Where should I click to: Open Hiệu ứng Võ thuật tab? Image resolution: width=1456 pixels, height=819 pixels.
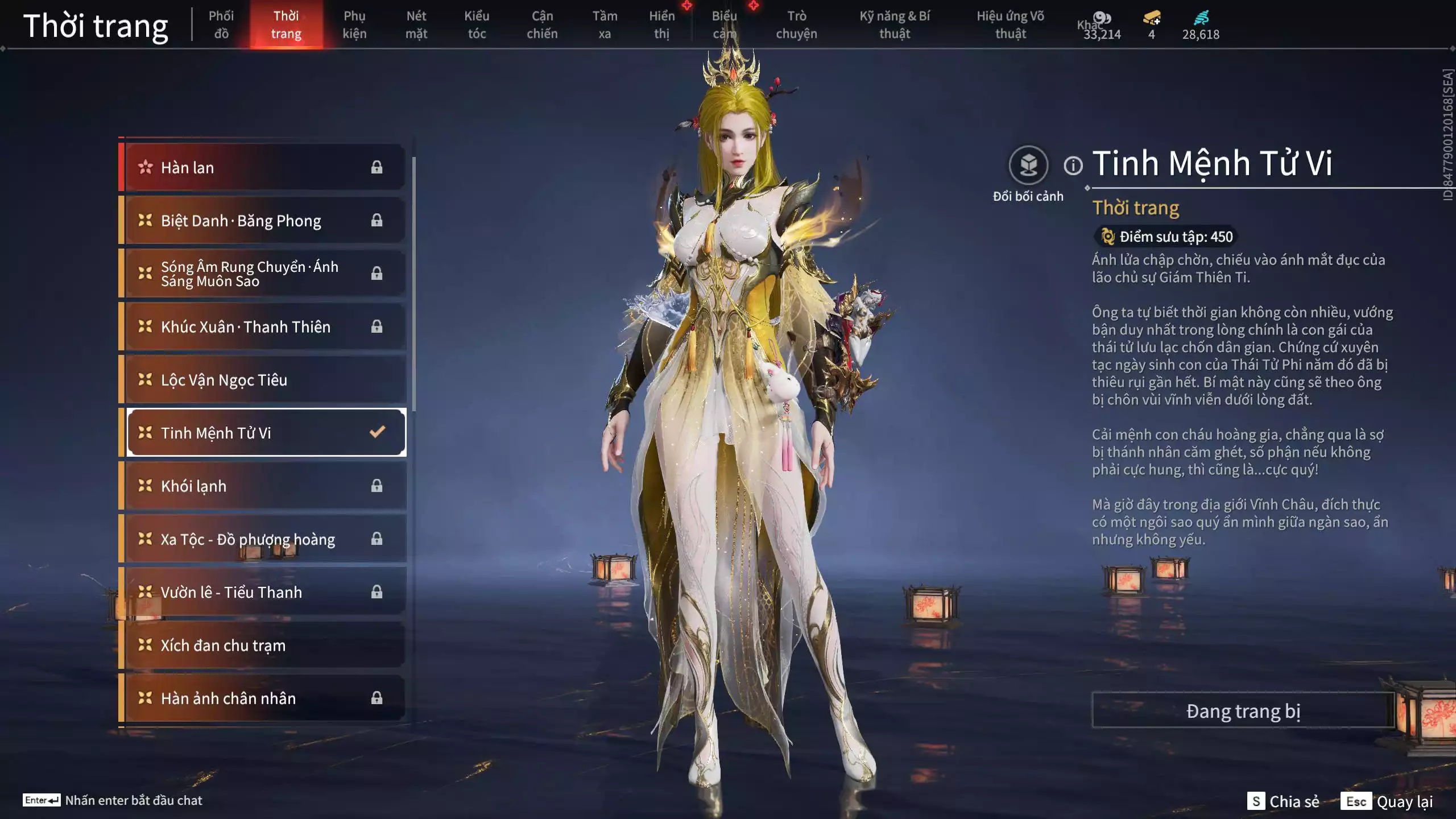pos(1010,25)
